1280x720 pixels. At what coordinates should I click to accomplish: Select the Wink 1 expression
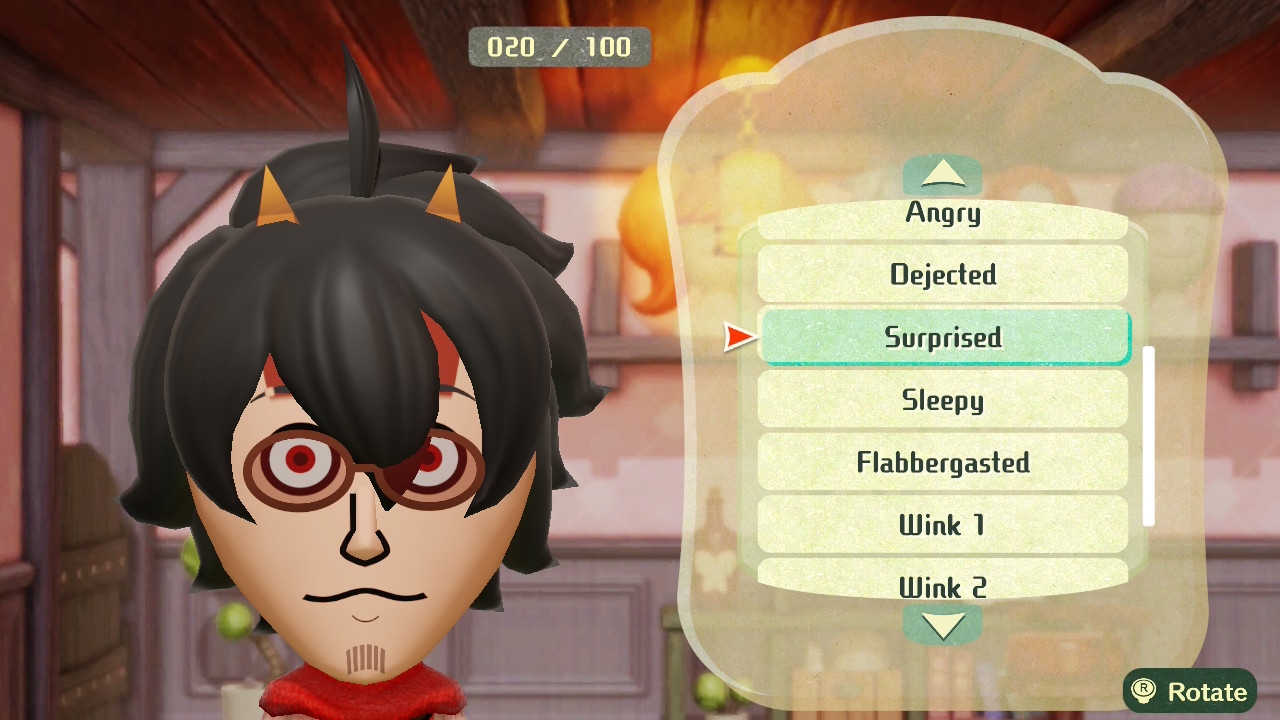point(942,525)
